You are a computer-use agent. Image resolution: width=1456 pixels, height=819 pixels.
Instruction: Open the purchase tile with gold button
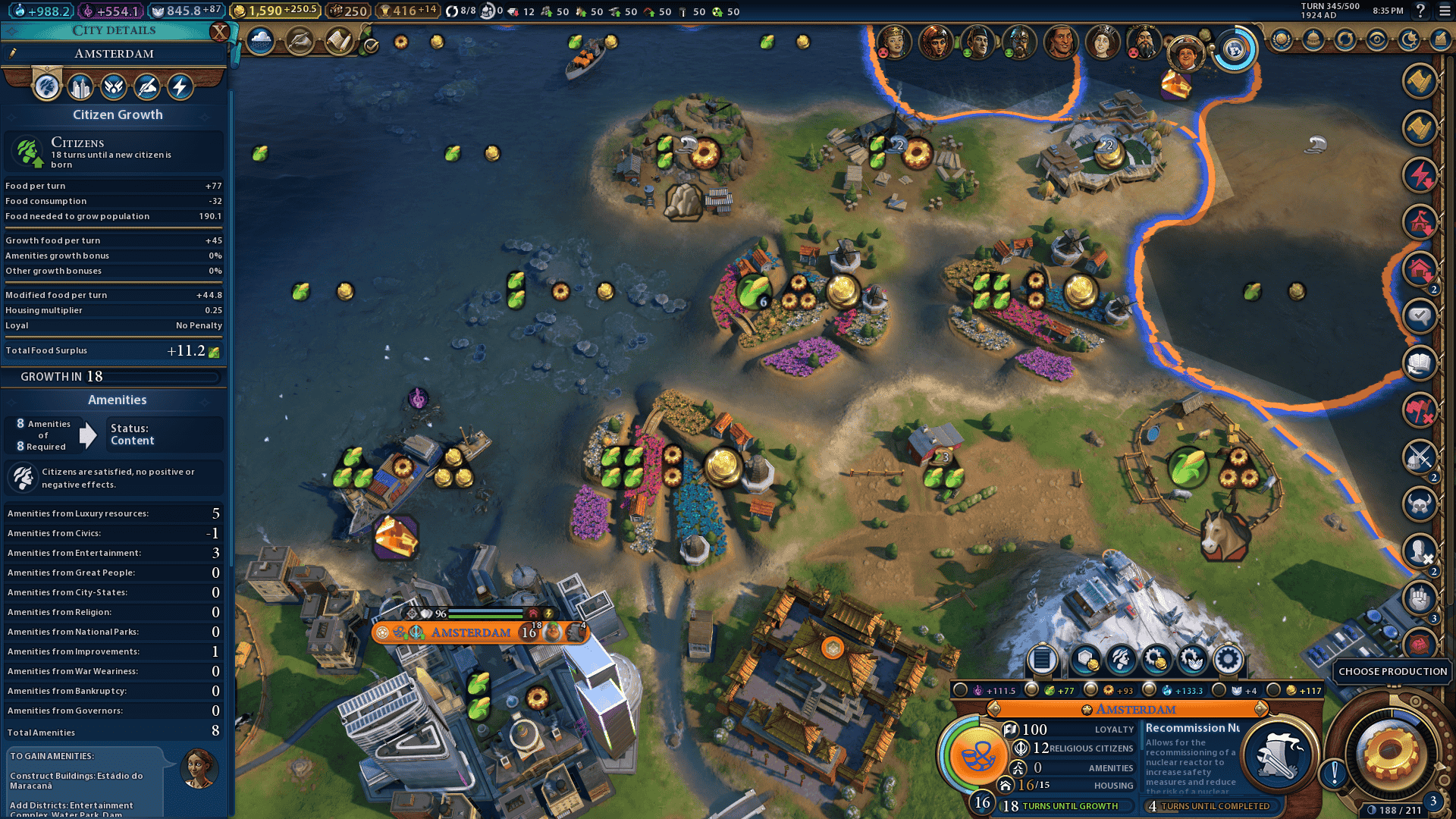1085,660
